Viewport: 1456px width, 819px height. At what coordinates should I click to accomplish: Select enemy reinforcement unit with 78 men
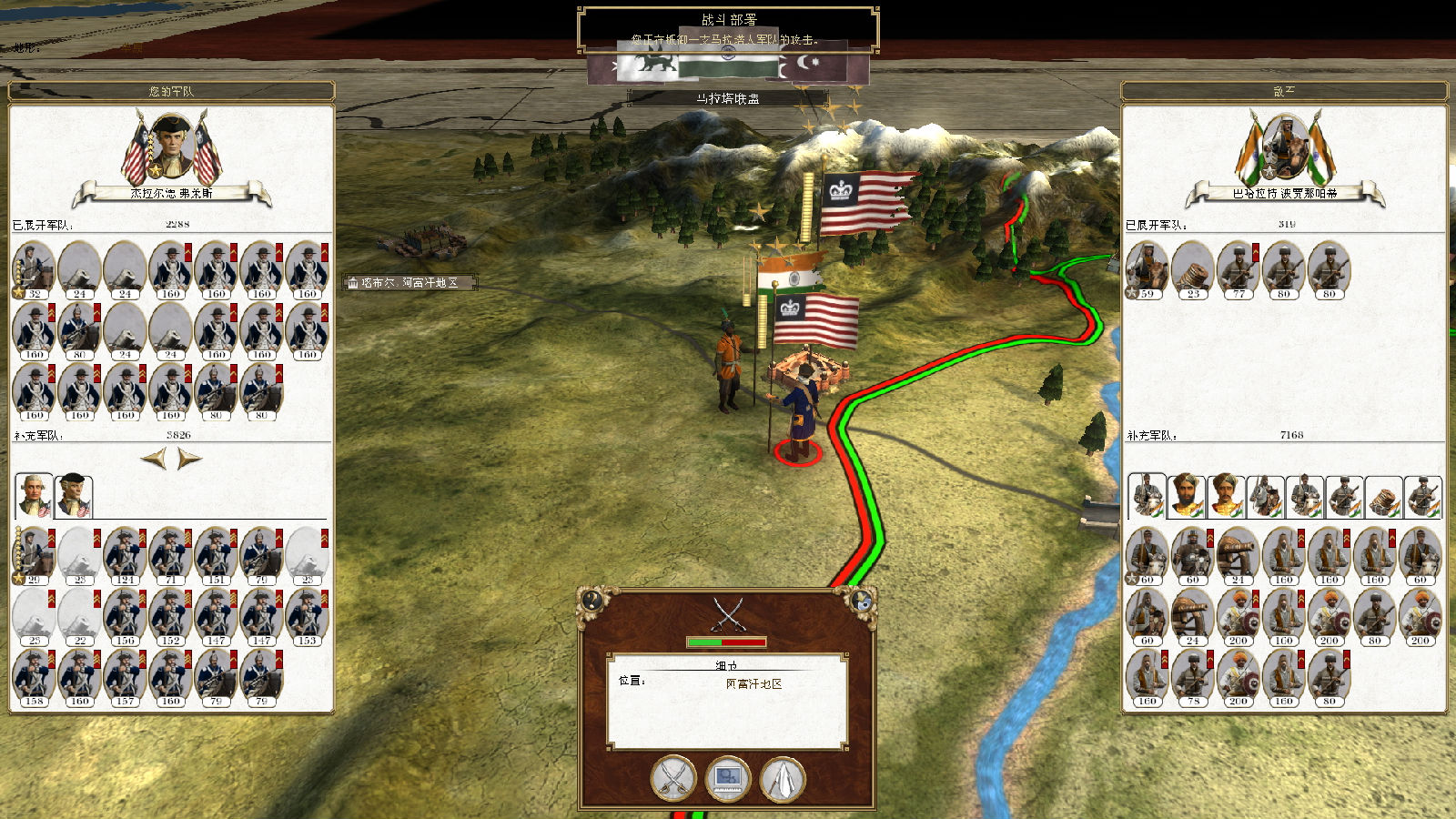click(x=1192, y=677)
